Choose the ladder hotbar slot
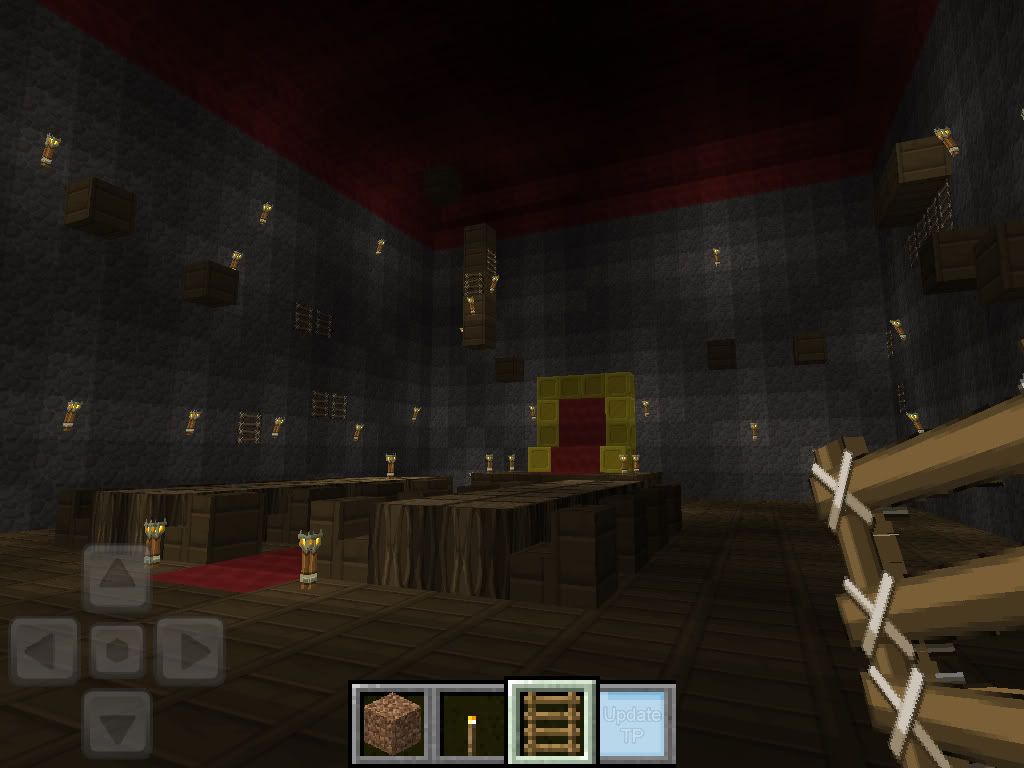The height and width of the screenshot is (768, 1024). [x=552, y=724]
